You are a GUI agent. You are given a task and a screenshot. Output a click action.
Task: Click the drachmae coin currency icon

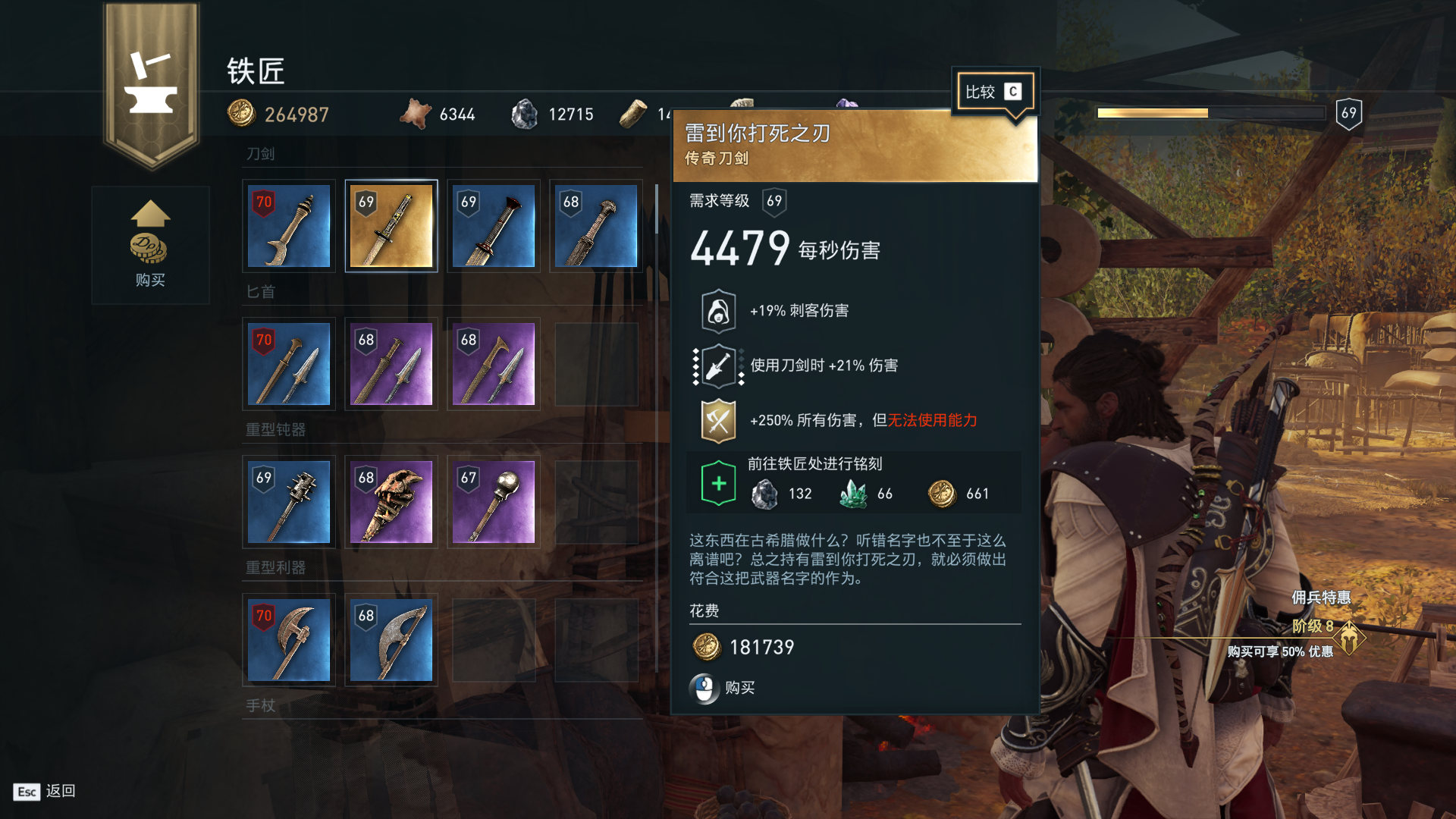(241, 112)
